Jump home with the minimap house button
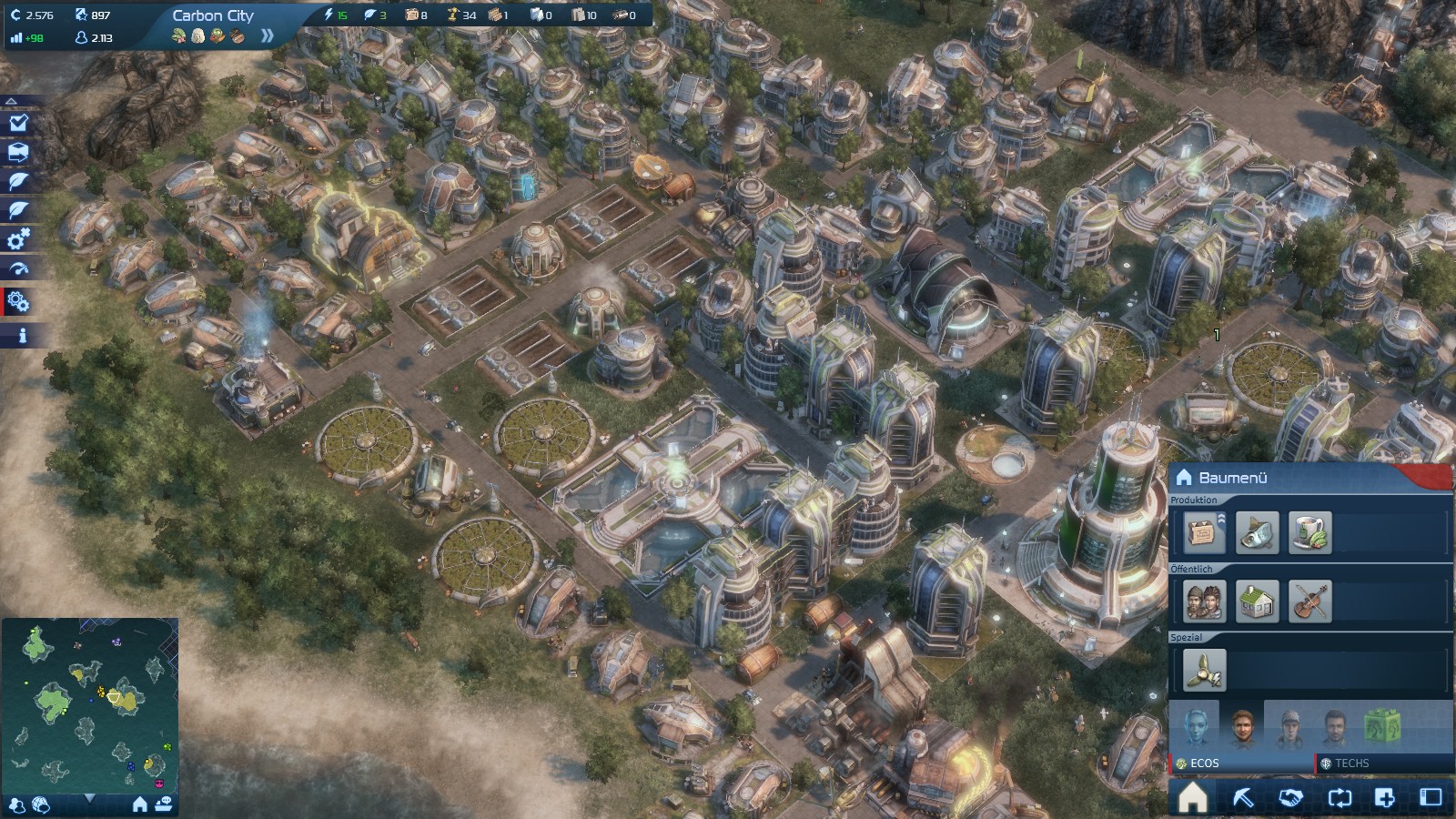 click(140, 804)
